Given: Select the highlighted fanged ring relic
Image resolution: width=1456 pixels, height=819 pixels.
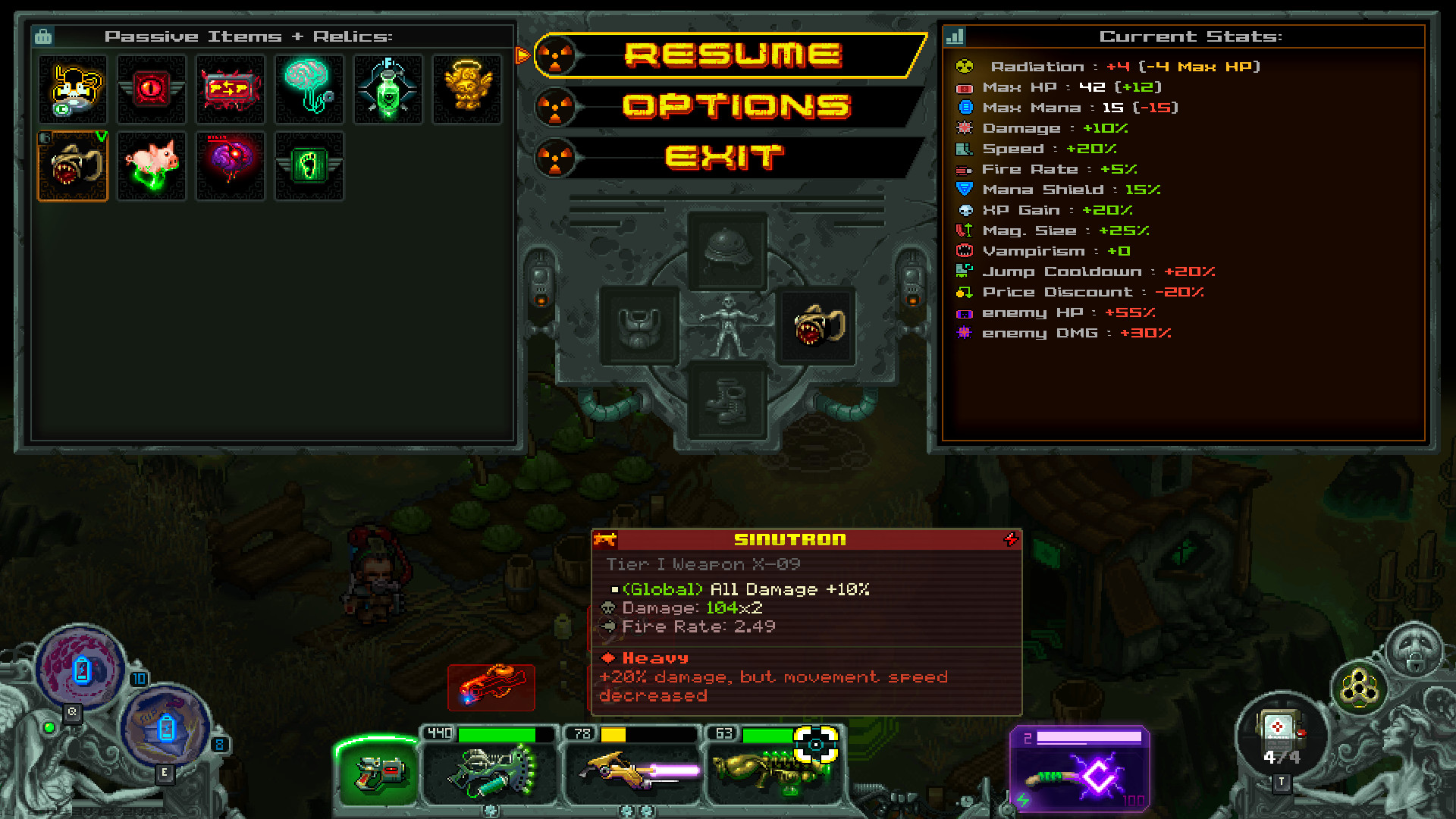Looking at the screenshot, I should [73, 165].
